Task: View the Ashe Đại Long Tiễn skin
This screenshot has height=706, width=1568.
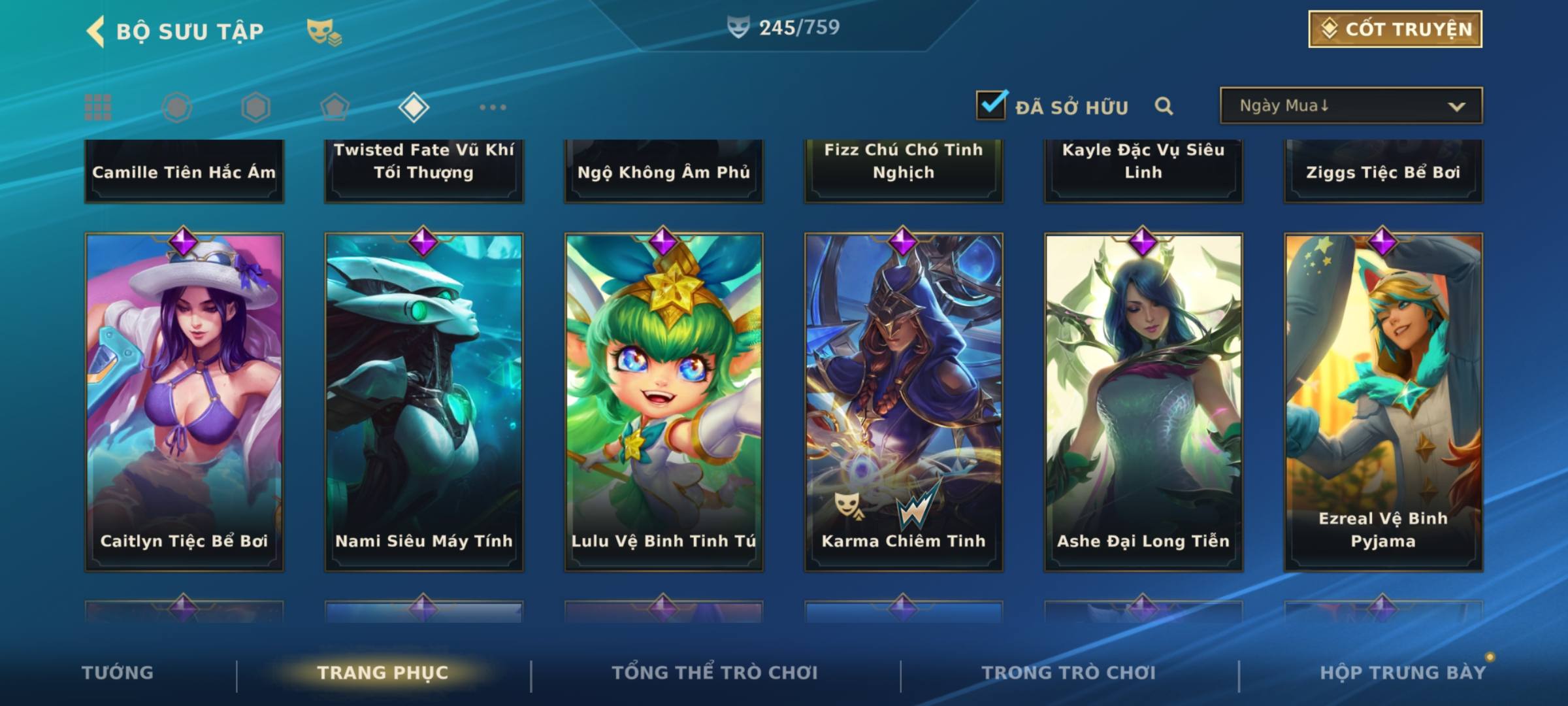Action: [1143, 402]
